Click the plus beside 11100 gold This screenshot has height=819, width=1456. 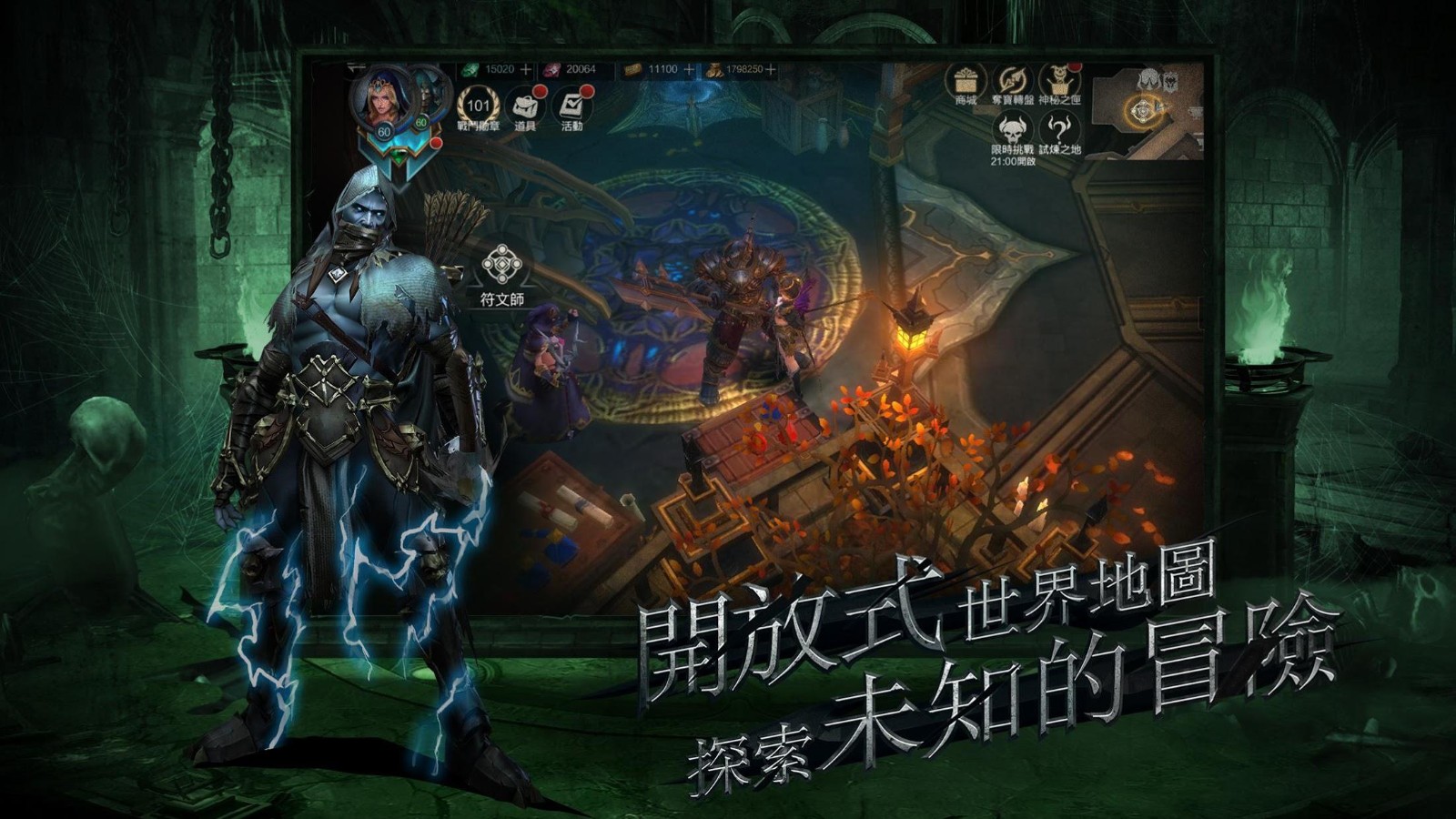(x=688, y=68)
